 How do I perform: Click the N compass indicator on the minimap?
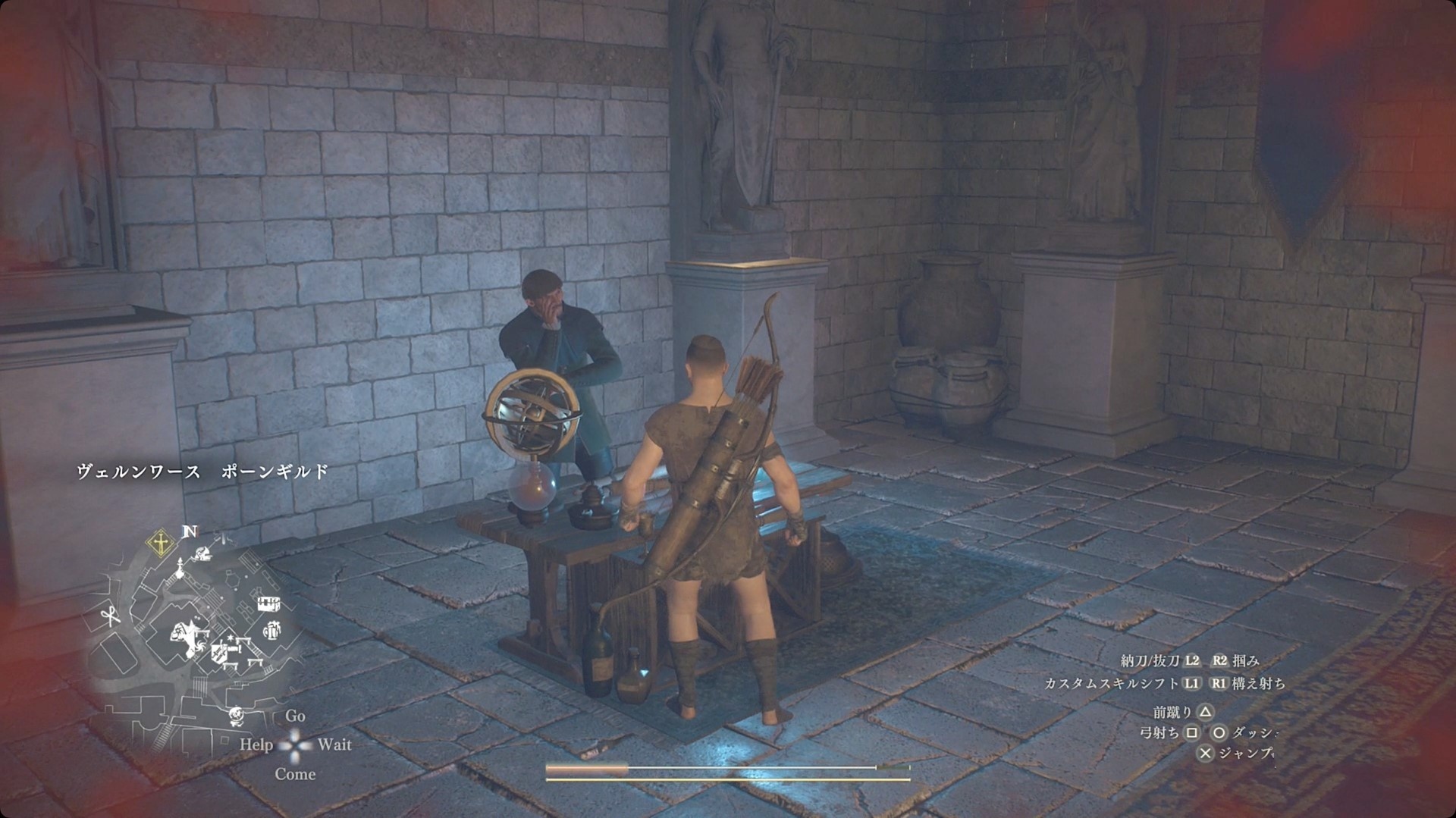pos(190,531)
